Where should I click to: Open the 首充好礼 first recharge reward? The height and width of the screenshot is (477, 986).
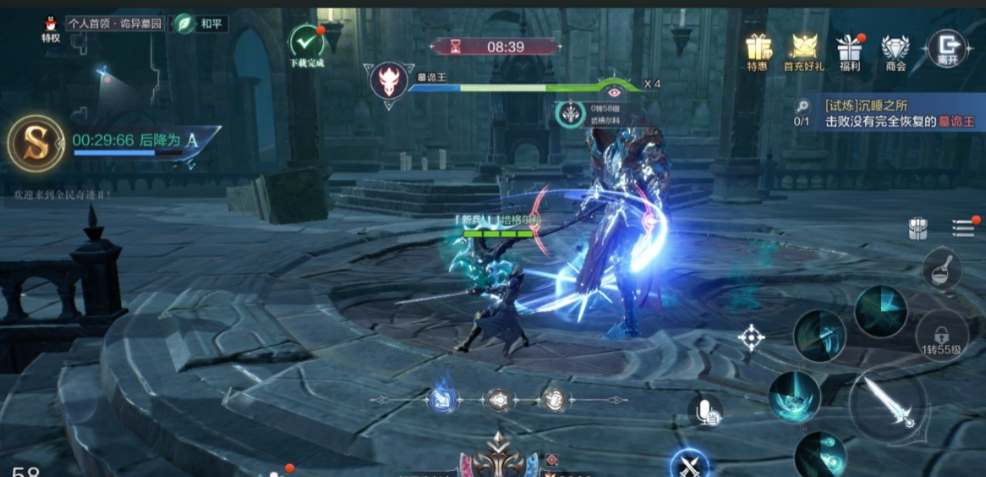(804, 49)
